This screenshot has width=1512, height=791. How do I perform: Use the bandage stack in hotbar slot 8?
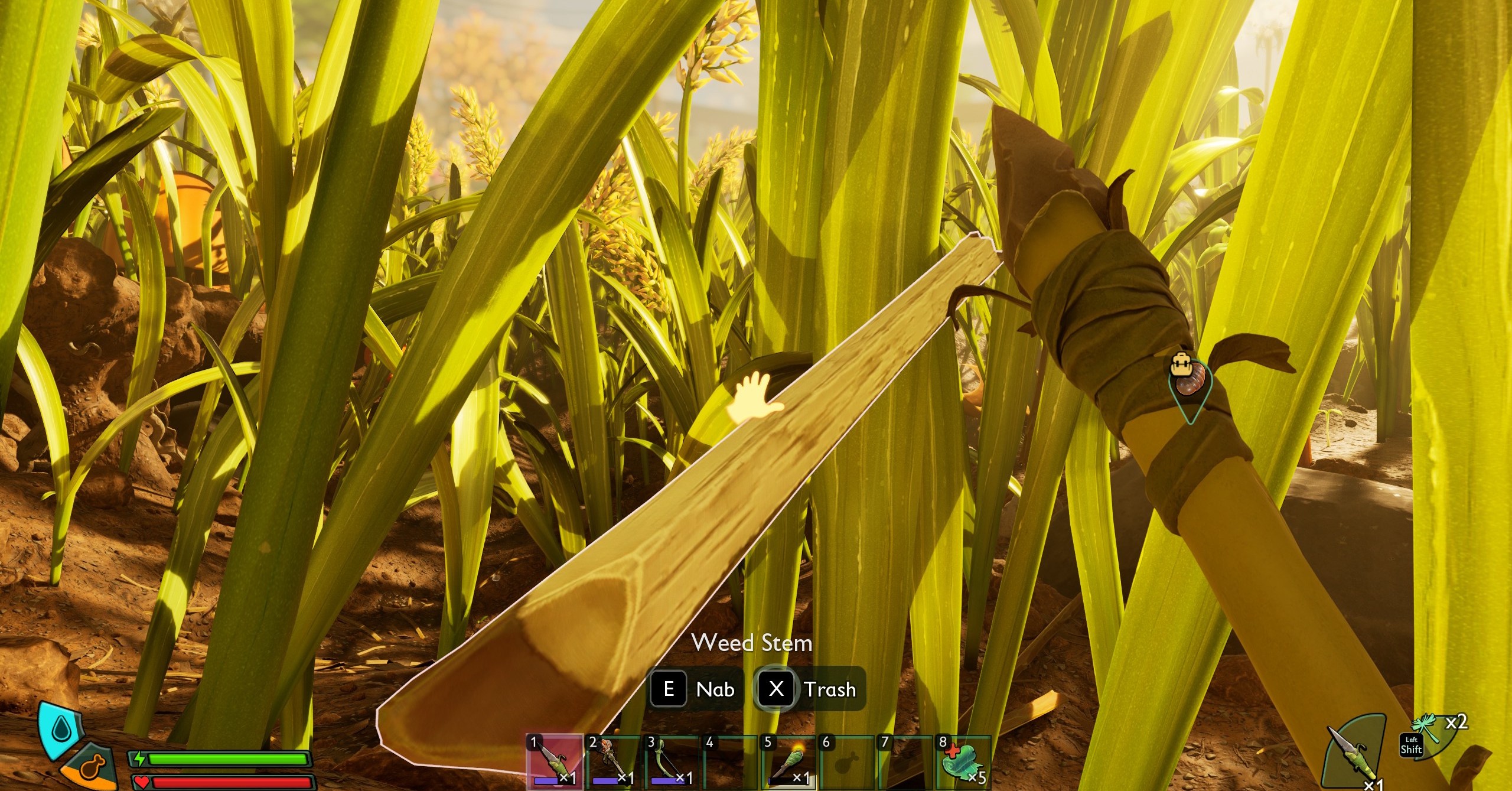click(963, 763)
